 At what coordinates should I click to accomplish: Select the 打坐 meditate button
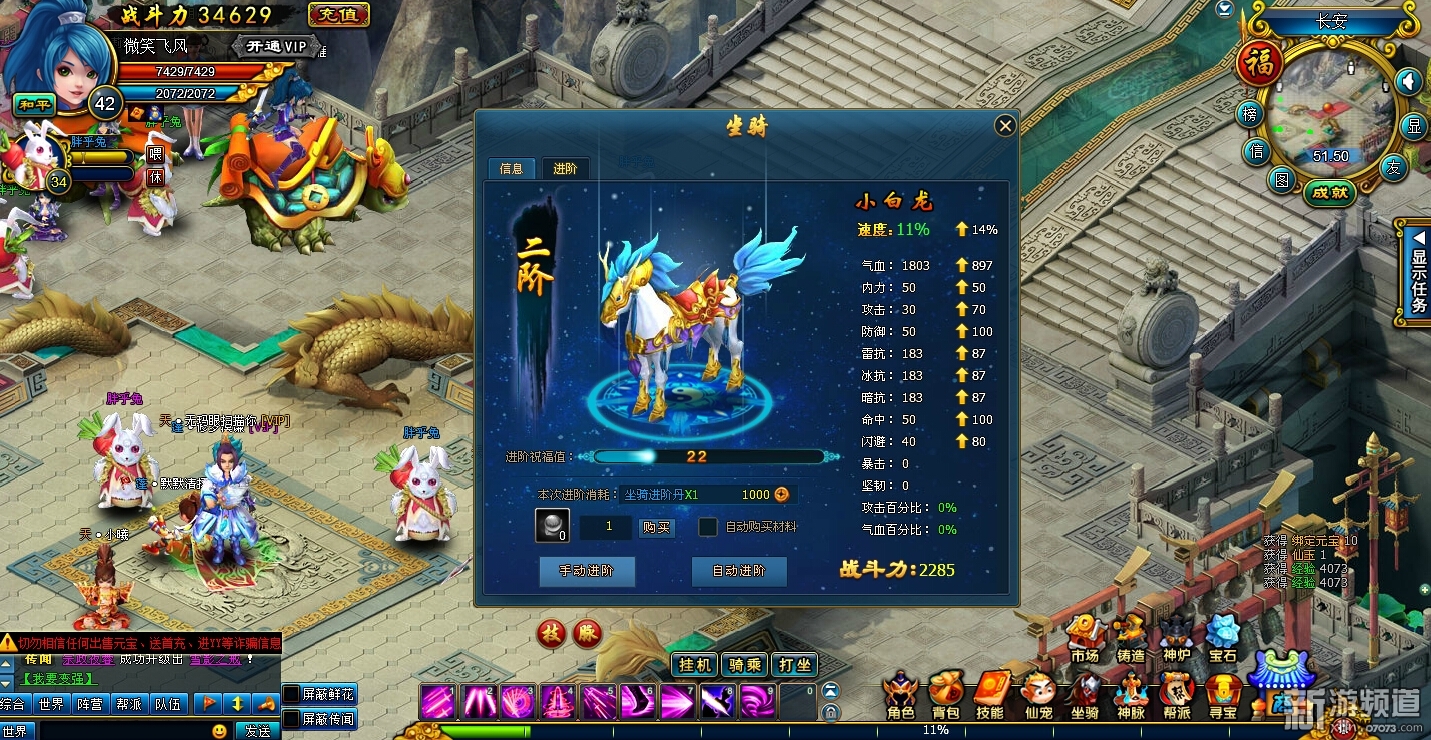[x=795, y=665]
